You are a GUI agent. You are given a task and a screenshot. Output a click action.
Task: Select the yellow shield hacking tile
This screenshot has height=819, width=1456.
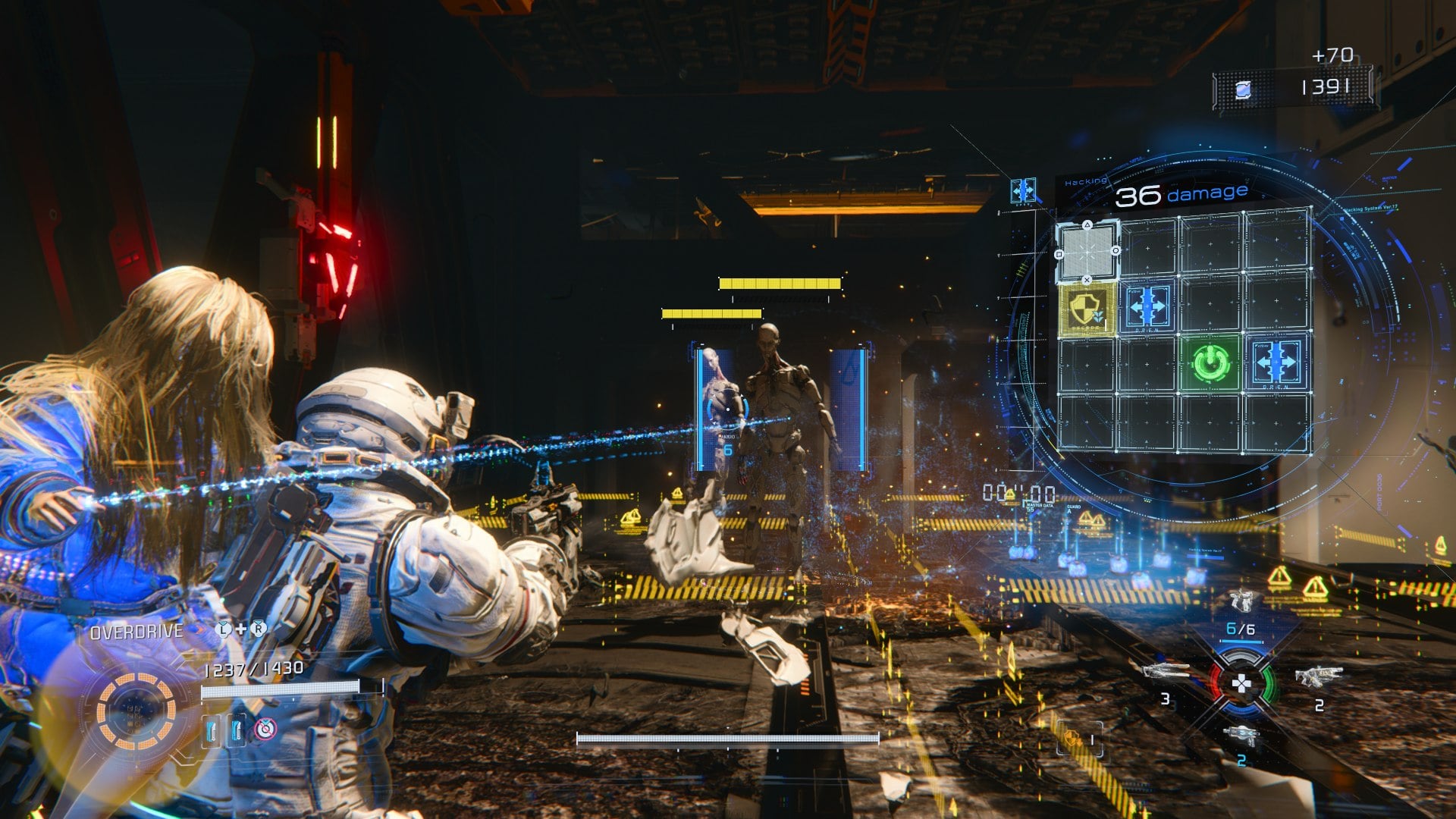coord(1088,309)
